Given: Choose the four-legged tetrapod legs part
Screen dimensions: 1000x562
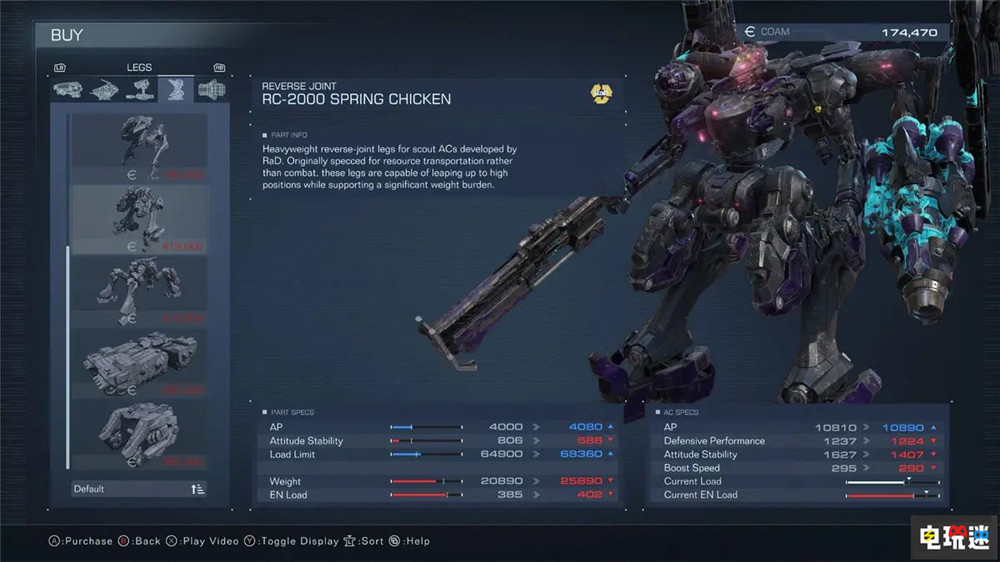Looking at the screenshot, I should [x=140, y=291].
